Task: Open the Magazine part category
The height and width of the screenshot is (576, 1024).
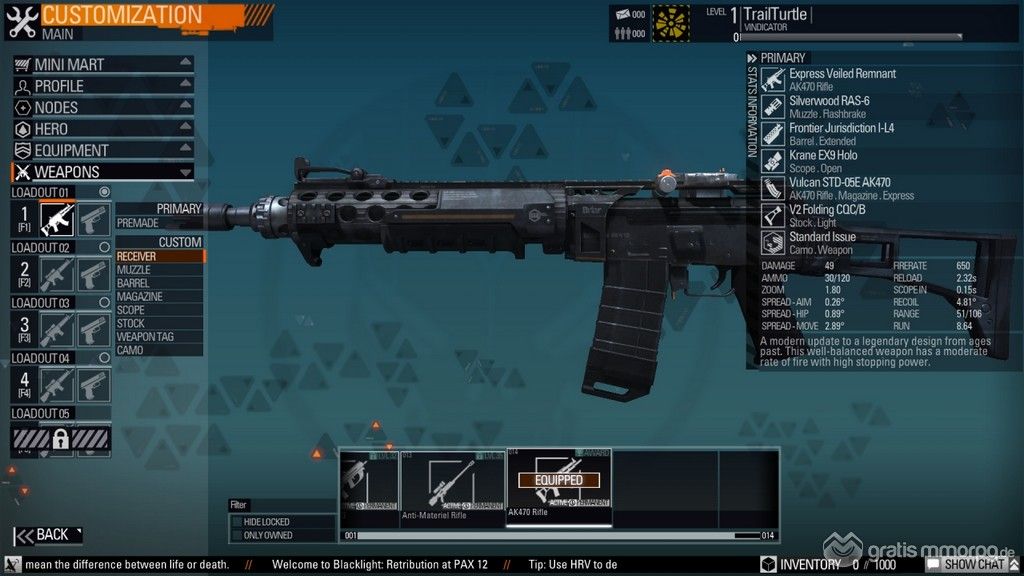Action: 158,297
